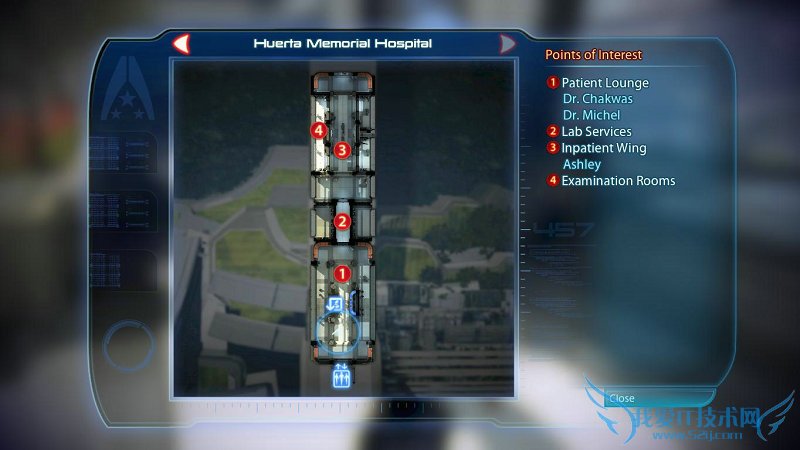Select Ashley under Inpatient Wing
This screenshot has width=800, height=450.
(582, 164)
